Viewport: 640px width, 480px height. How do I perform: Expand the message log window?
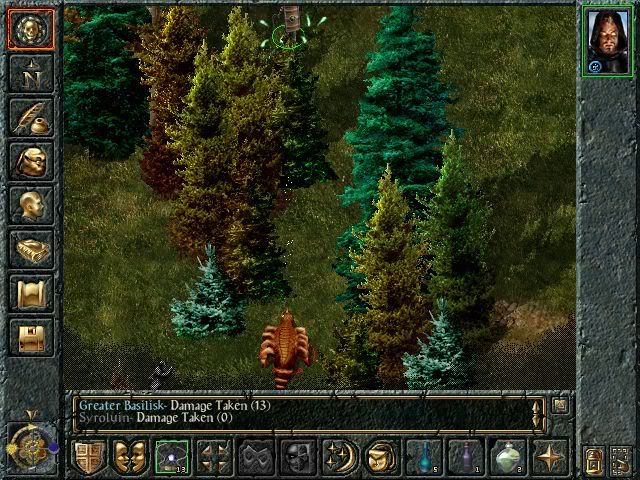(561, 405)
